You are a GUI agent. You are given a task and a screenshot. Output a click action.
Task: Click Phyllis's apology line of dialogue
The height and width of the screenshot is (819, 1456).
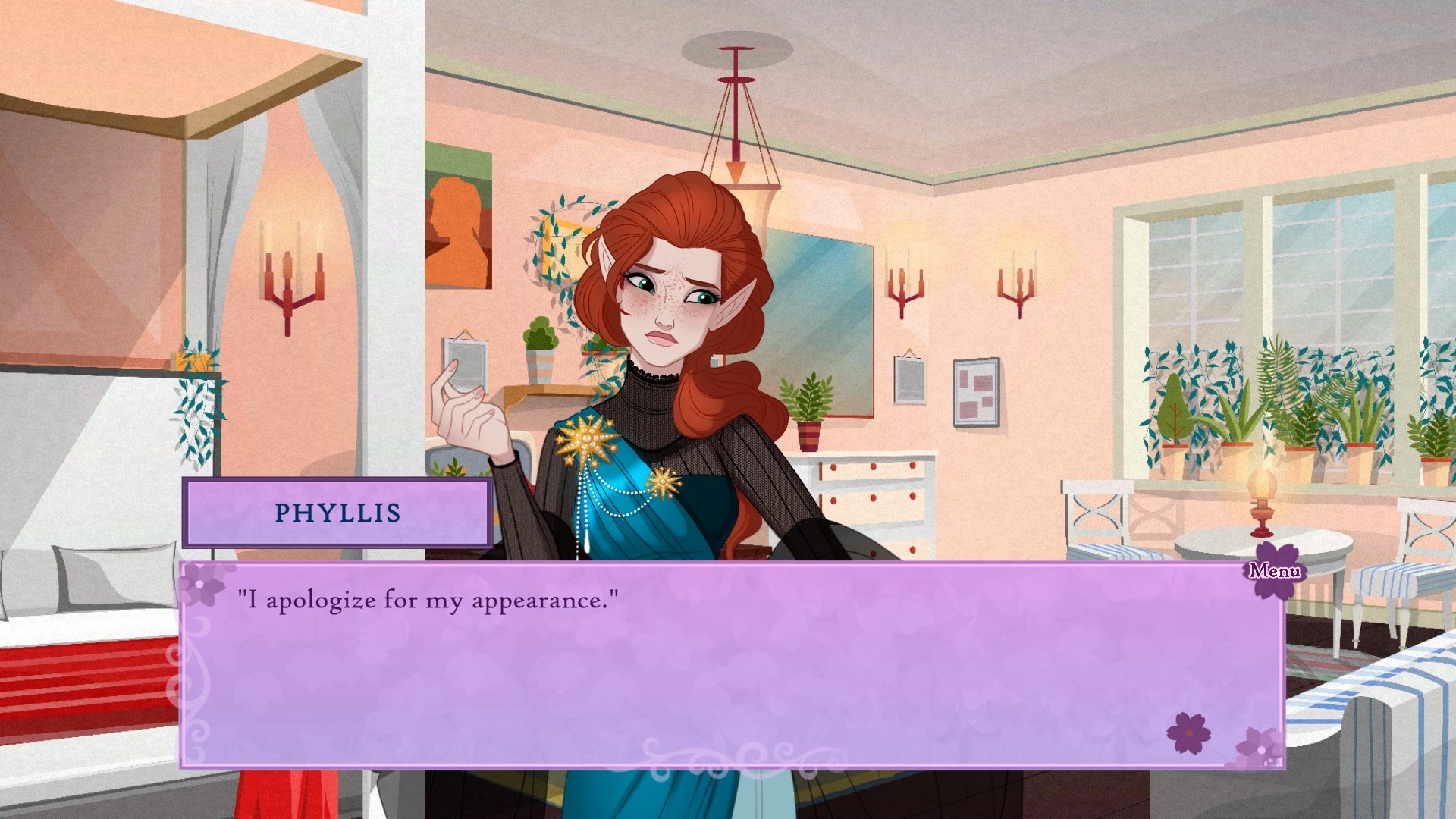click(x=428, y=599)
